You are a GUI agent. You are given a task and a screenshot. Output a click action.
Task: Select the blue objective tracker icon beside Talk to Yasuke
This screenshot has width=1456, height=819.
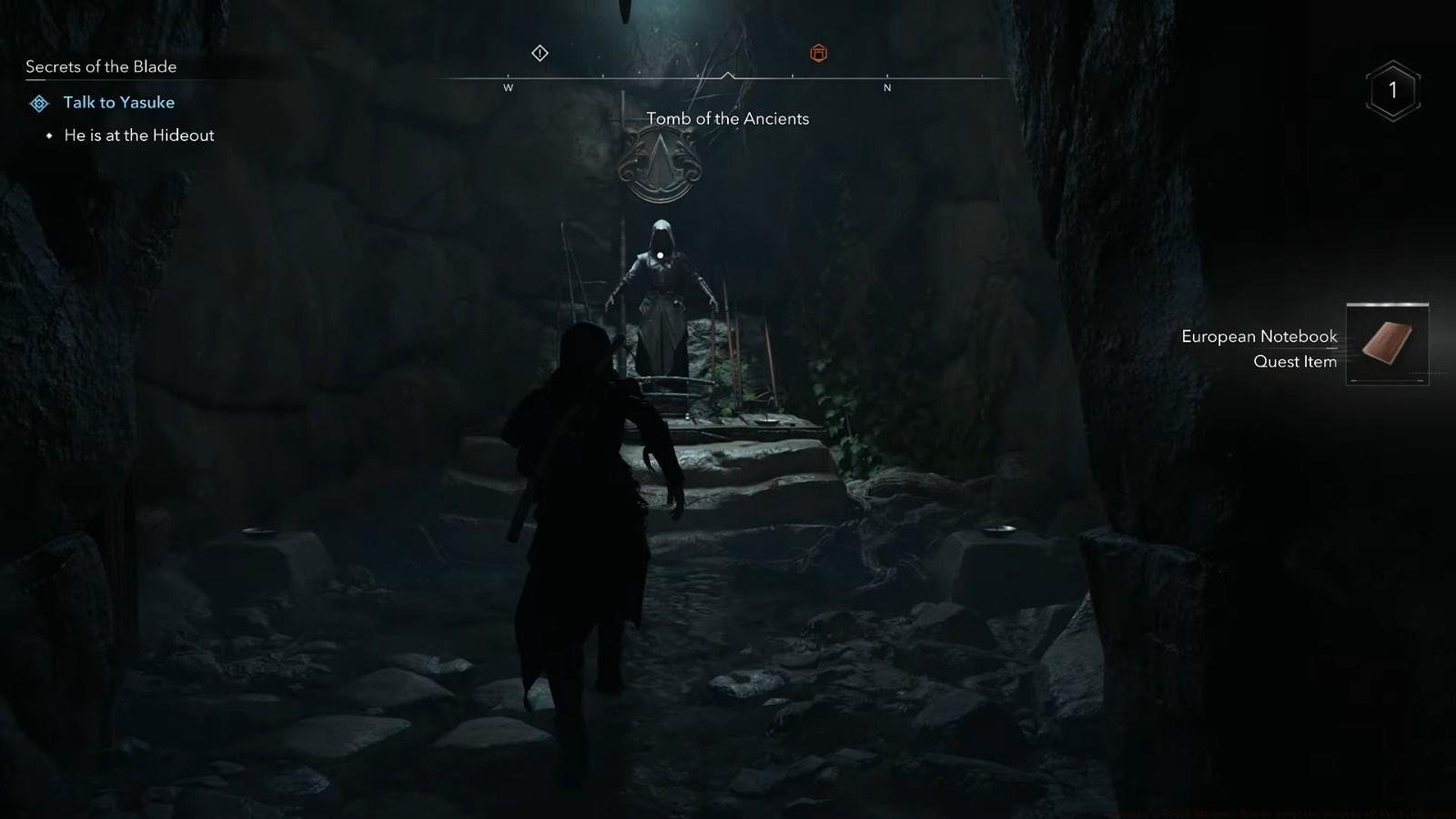[x=37, y=103]
